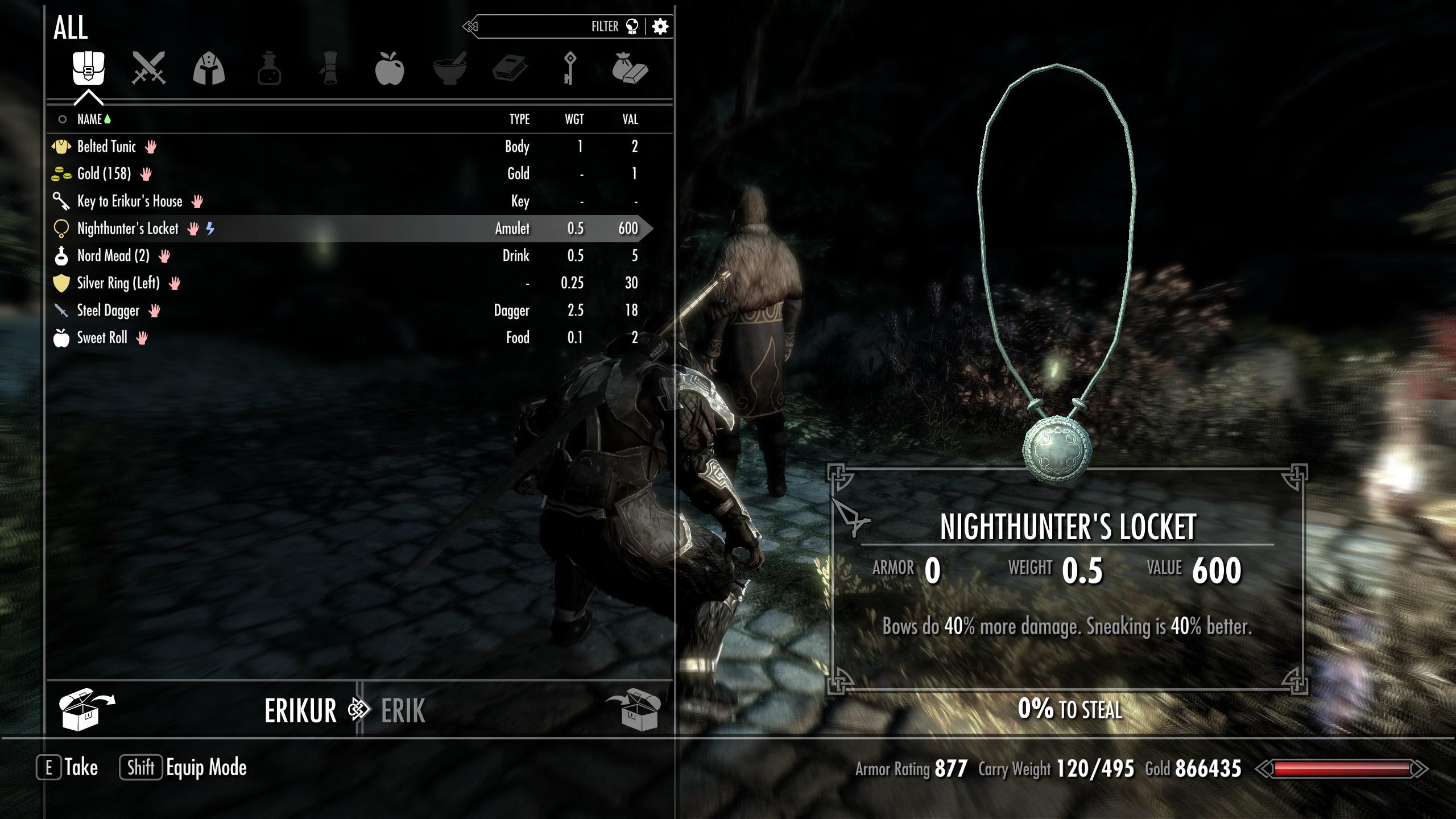The width and height of the screenshot is (1456, 819).
Task: Show the misc items category tab
Action: coord(630,68)
